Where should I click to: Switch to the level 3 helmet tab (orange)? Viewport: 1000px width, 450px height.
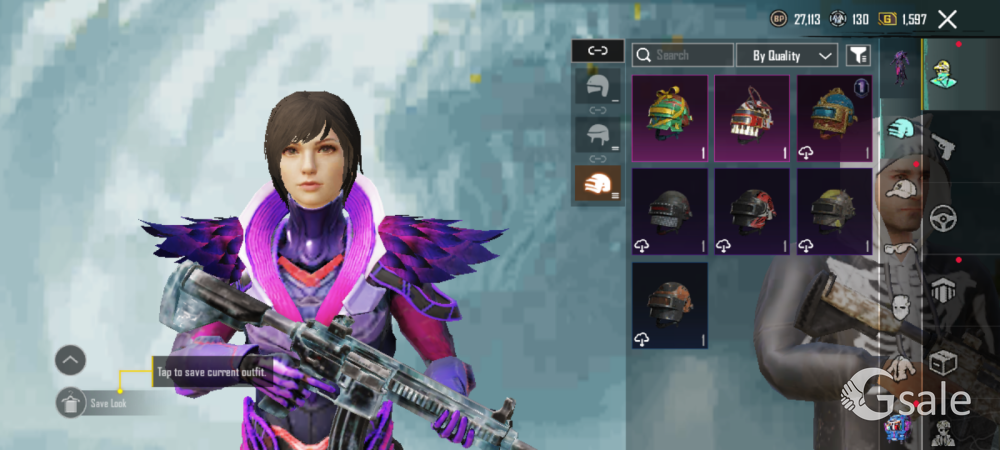[x=597, y=183]
